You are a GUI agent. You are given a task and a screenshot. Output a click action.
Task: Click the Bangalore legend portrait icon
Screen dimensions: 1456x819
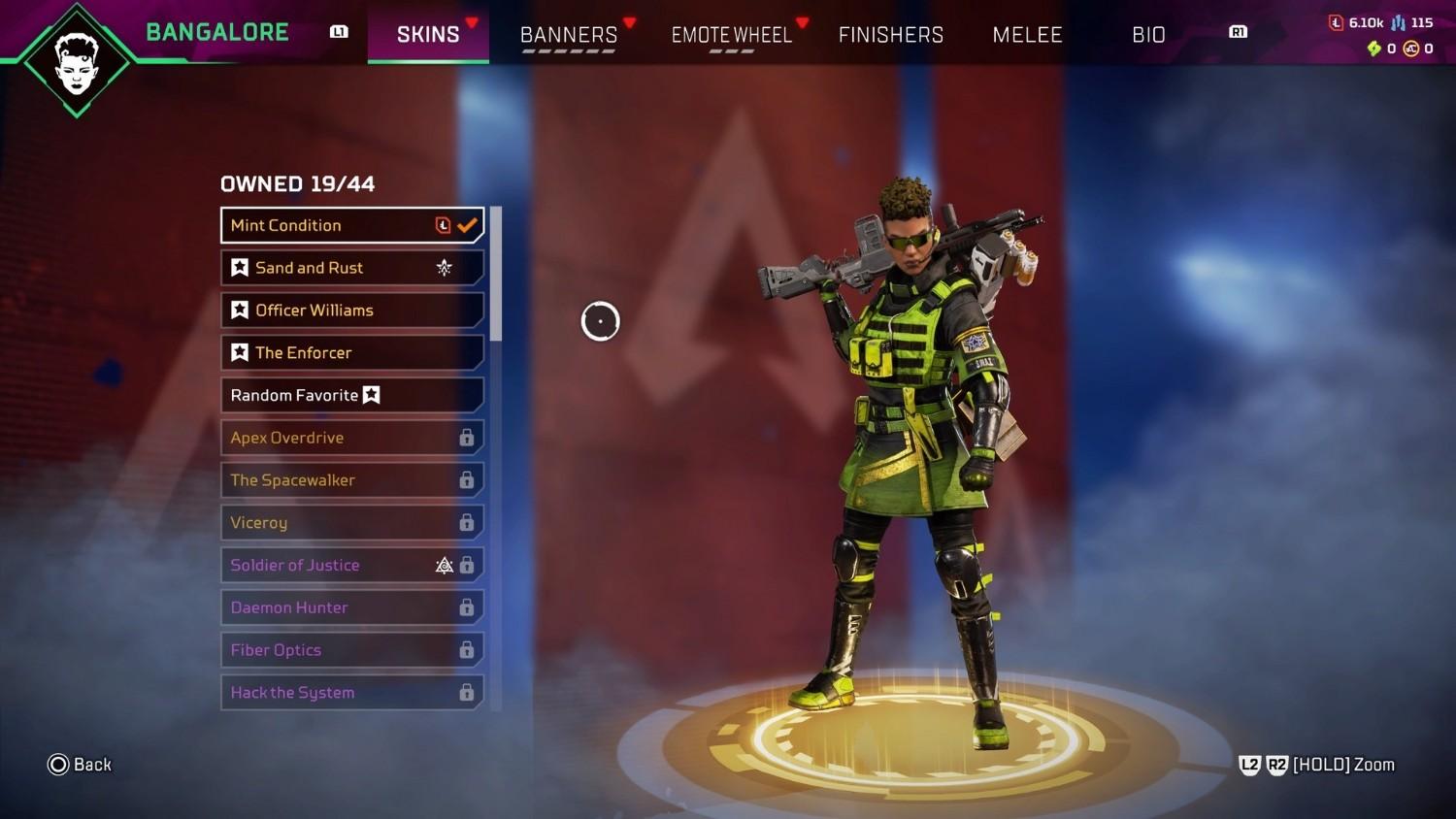pyautogui.click(x=77, y=58)
